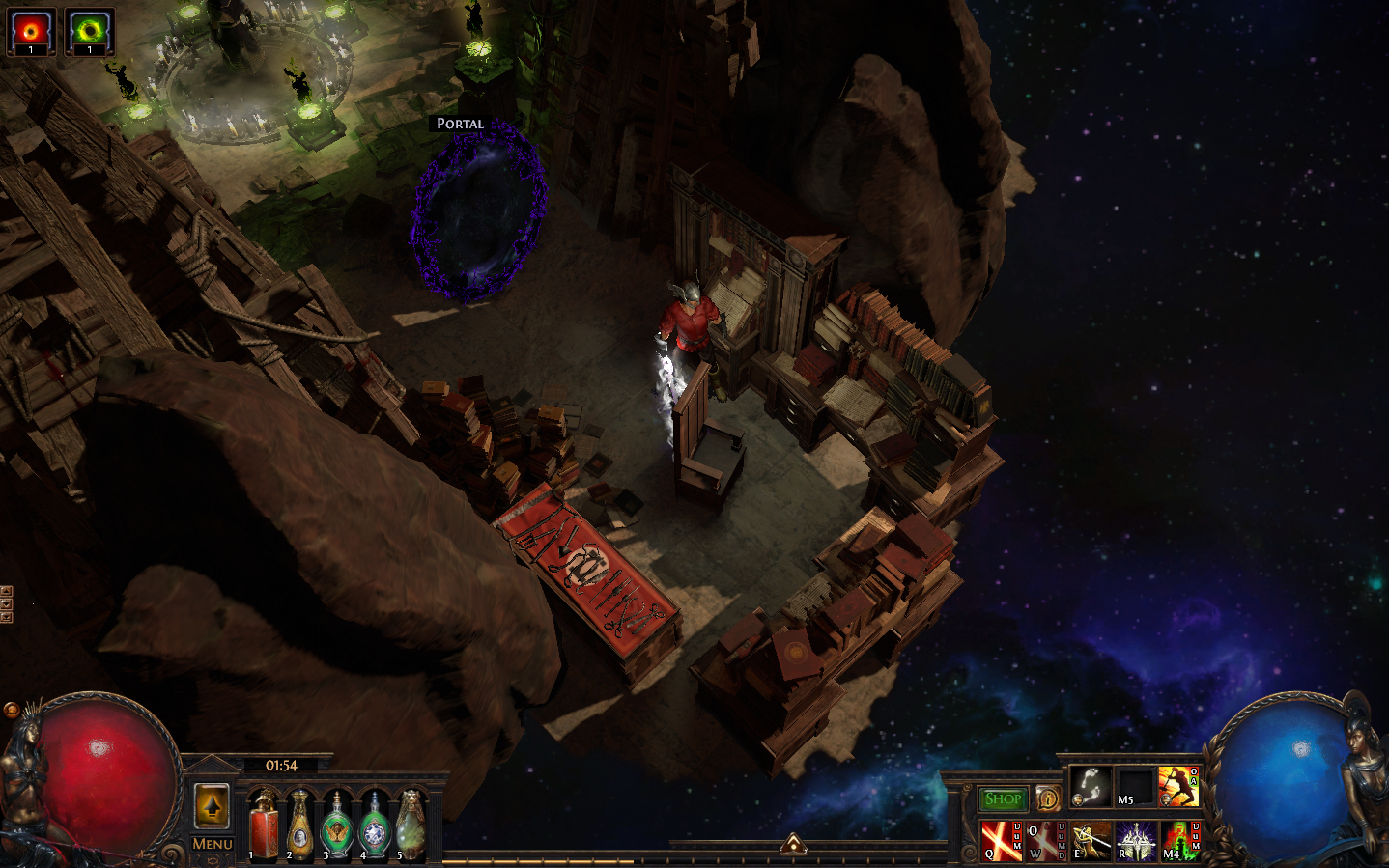
Task: Click the golden level-up arrow button
Action: click(x=213, y=805)
